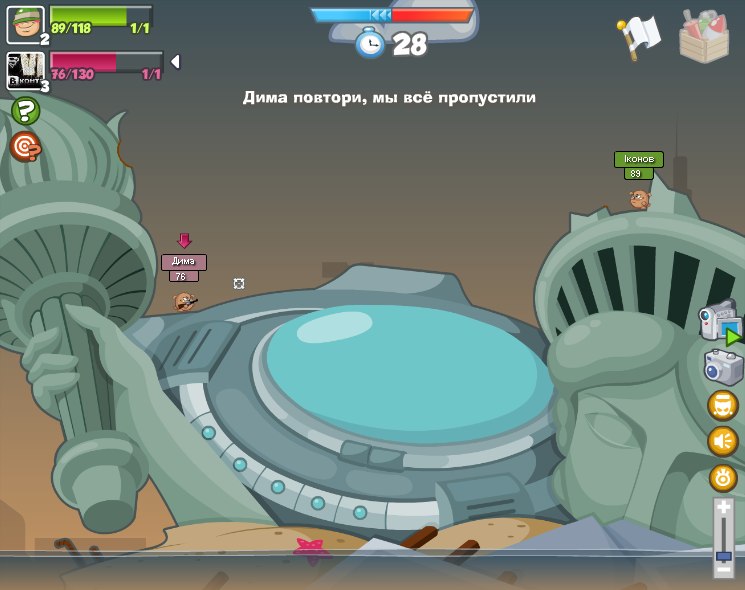The image size is (745, 590).
Task: Start video recording with the camcorder icon
Action: pos(721,325)
